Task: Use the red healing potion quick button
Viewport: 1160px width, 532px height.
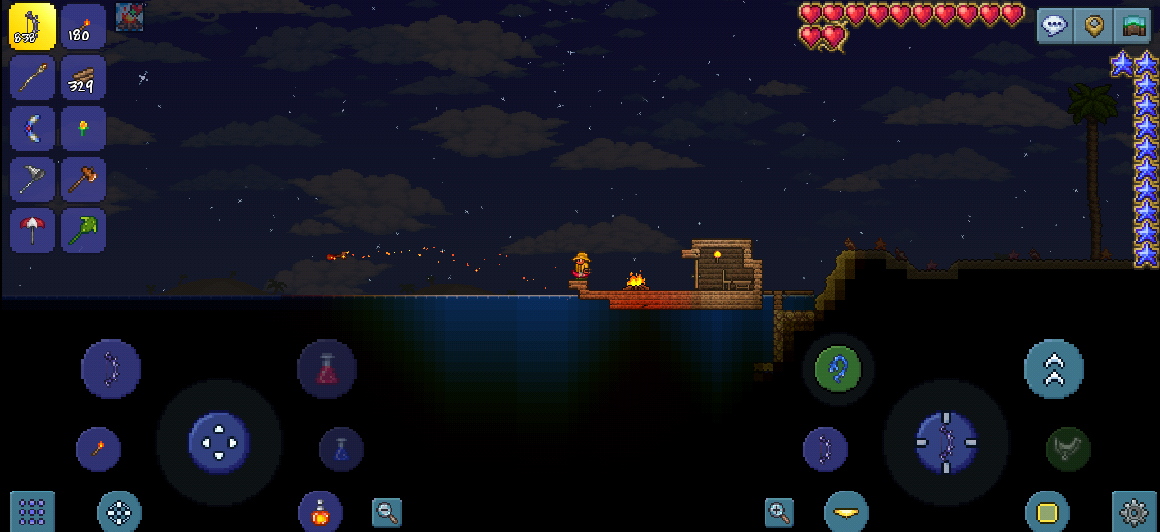Action: [327, 369]
